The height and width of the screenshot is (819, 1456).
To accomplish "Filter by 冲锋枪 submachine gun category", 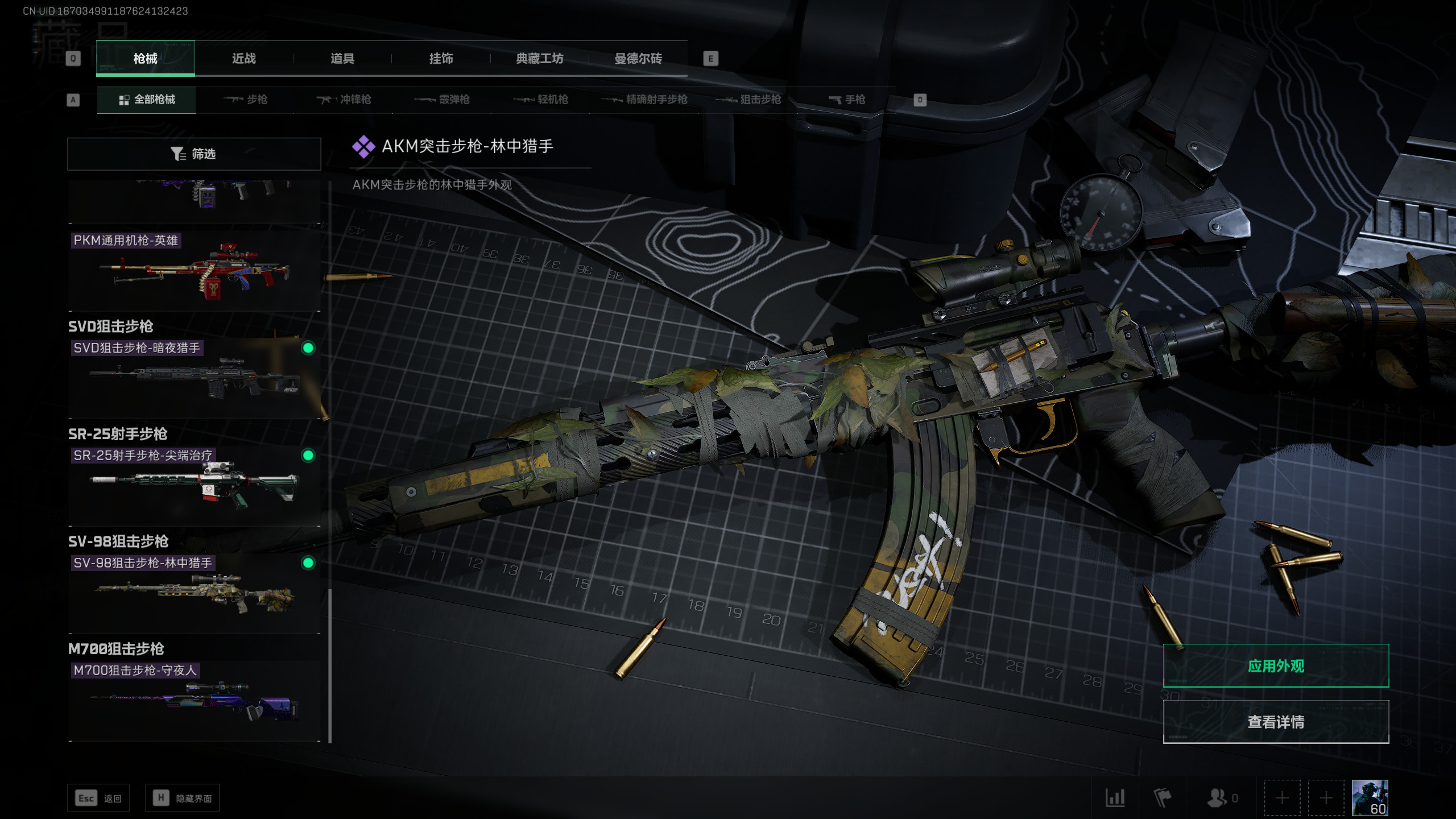I will pos(344,100).
